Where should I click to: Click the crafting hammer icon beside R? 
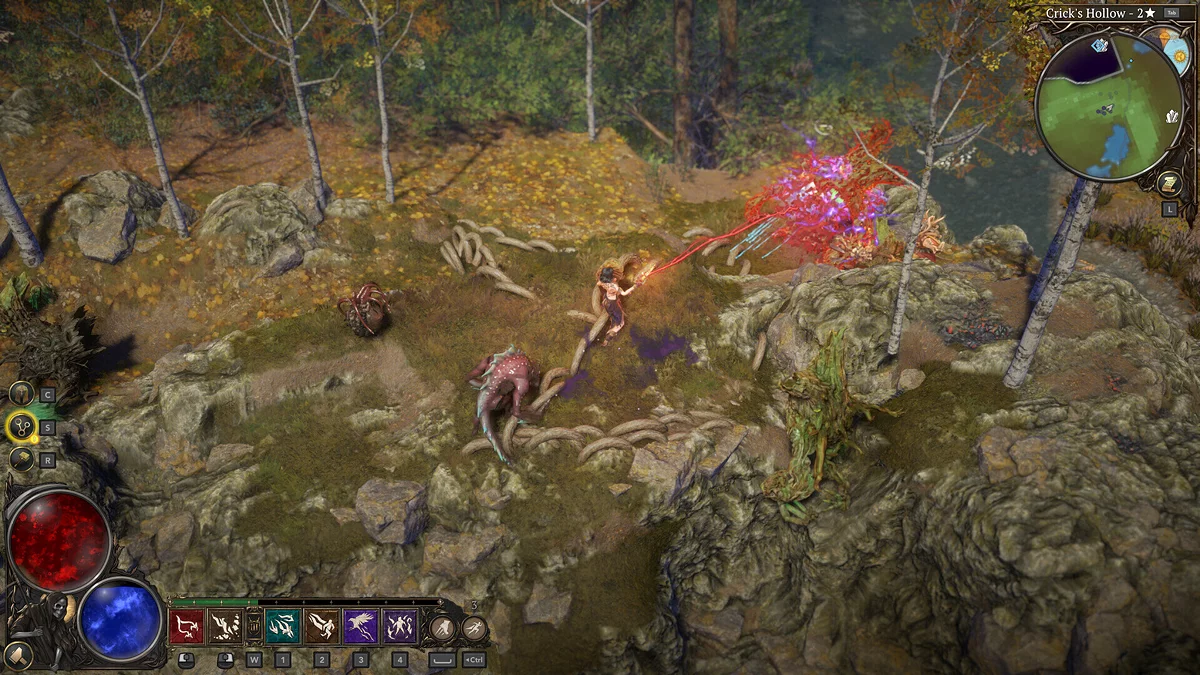(21, 459)
